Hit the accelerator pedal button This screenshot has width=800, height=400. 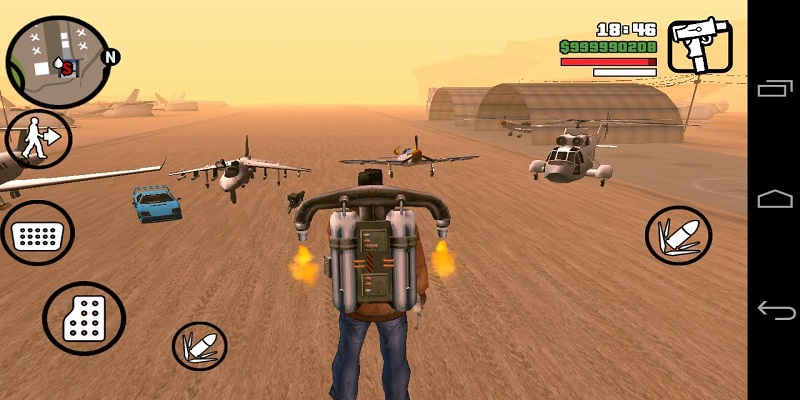pos(84,319)
